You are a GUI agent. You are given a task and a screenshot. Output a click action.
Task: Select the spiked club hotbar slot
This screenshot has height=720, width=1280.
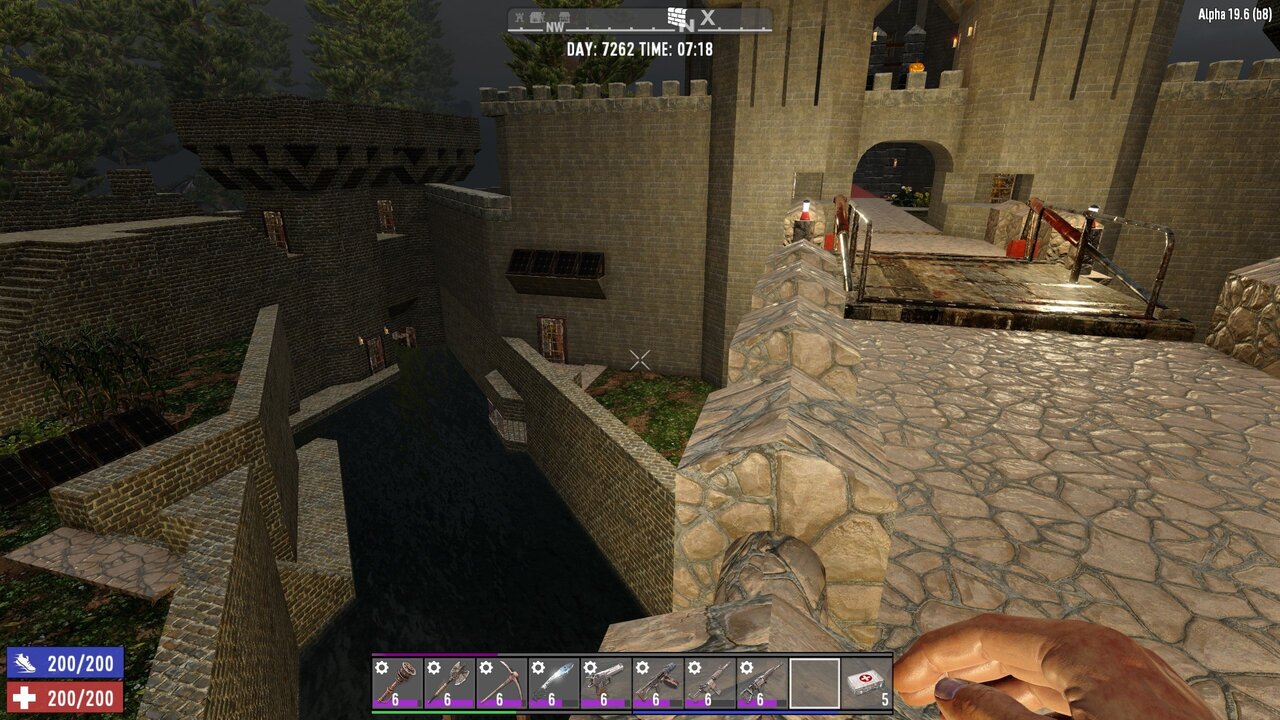[398, 683]
